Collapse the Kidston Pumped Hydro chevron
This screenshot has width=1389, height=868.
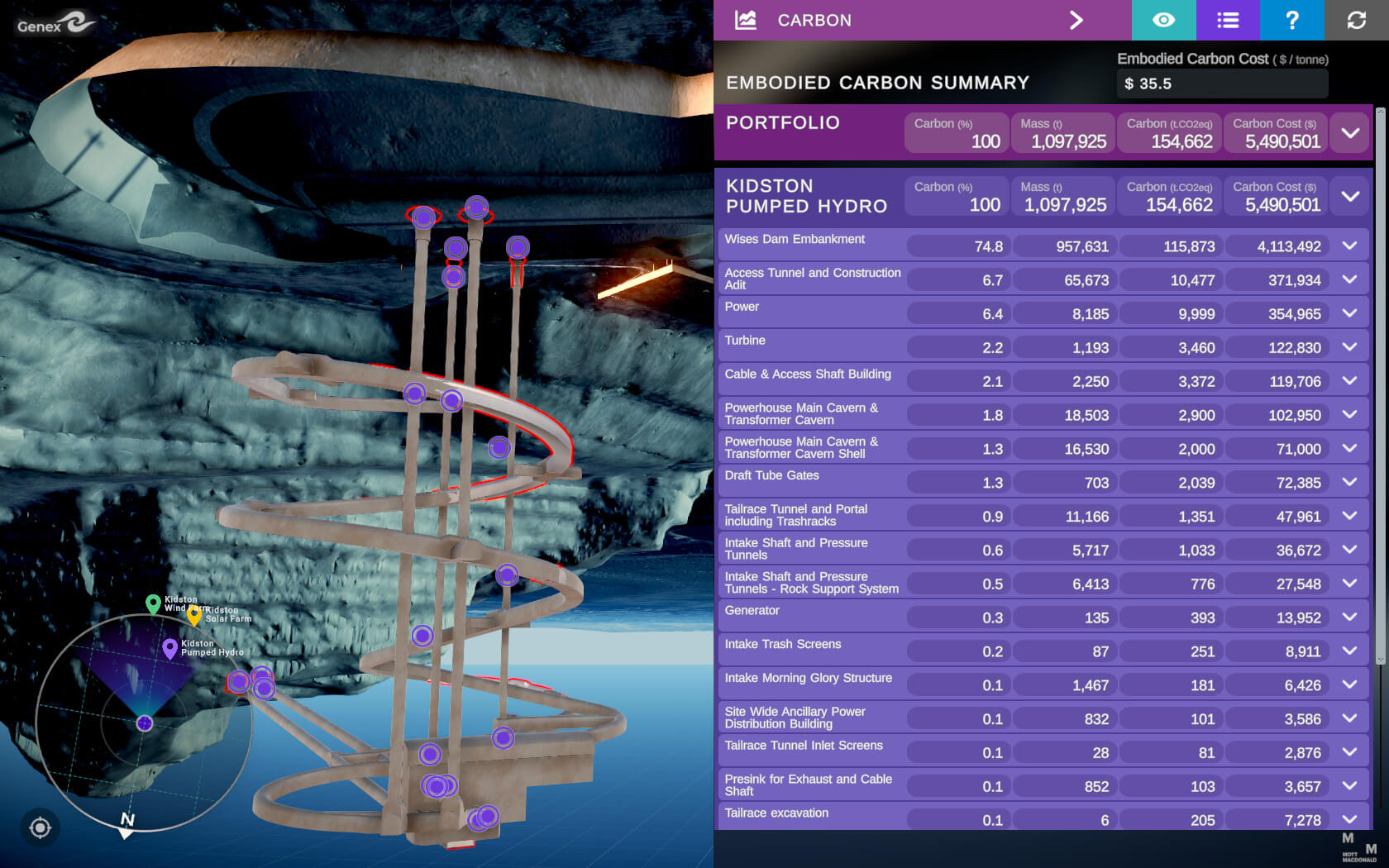click(1350, 197)
